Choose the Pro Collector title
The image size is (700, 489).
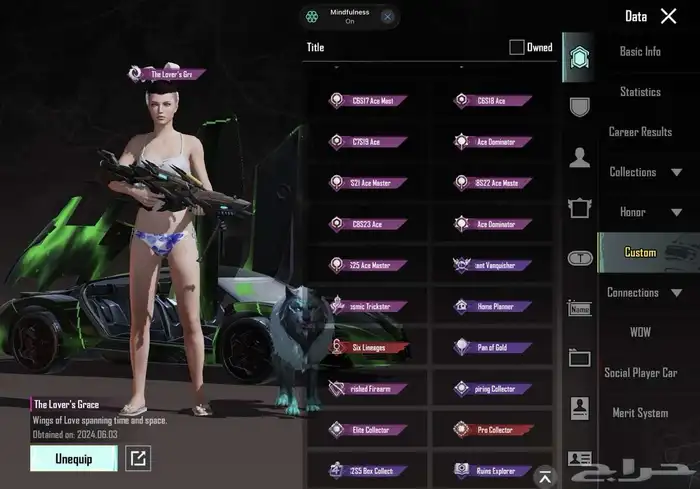tap(494, 430)
